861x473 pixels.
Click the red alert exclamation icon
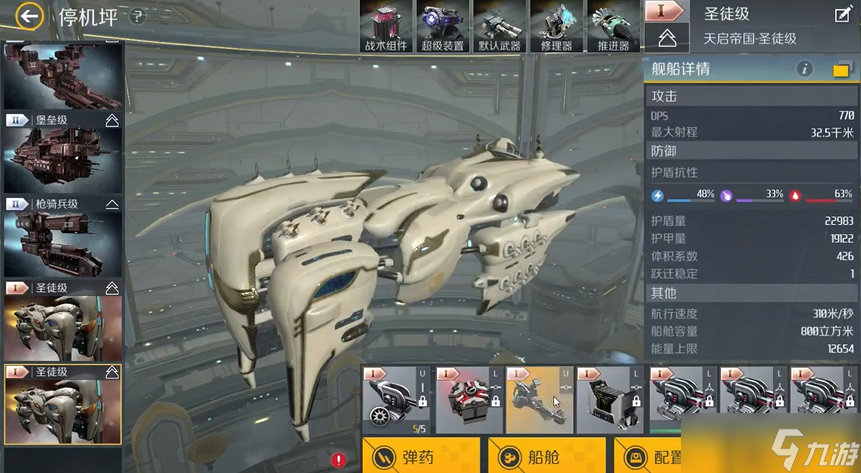340,460
